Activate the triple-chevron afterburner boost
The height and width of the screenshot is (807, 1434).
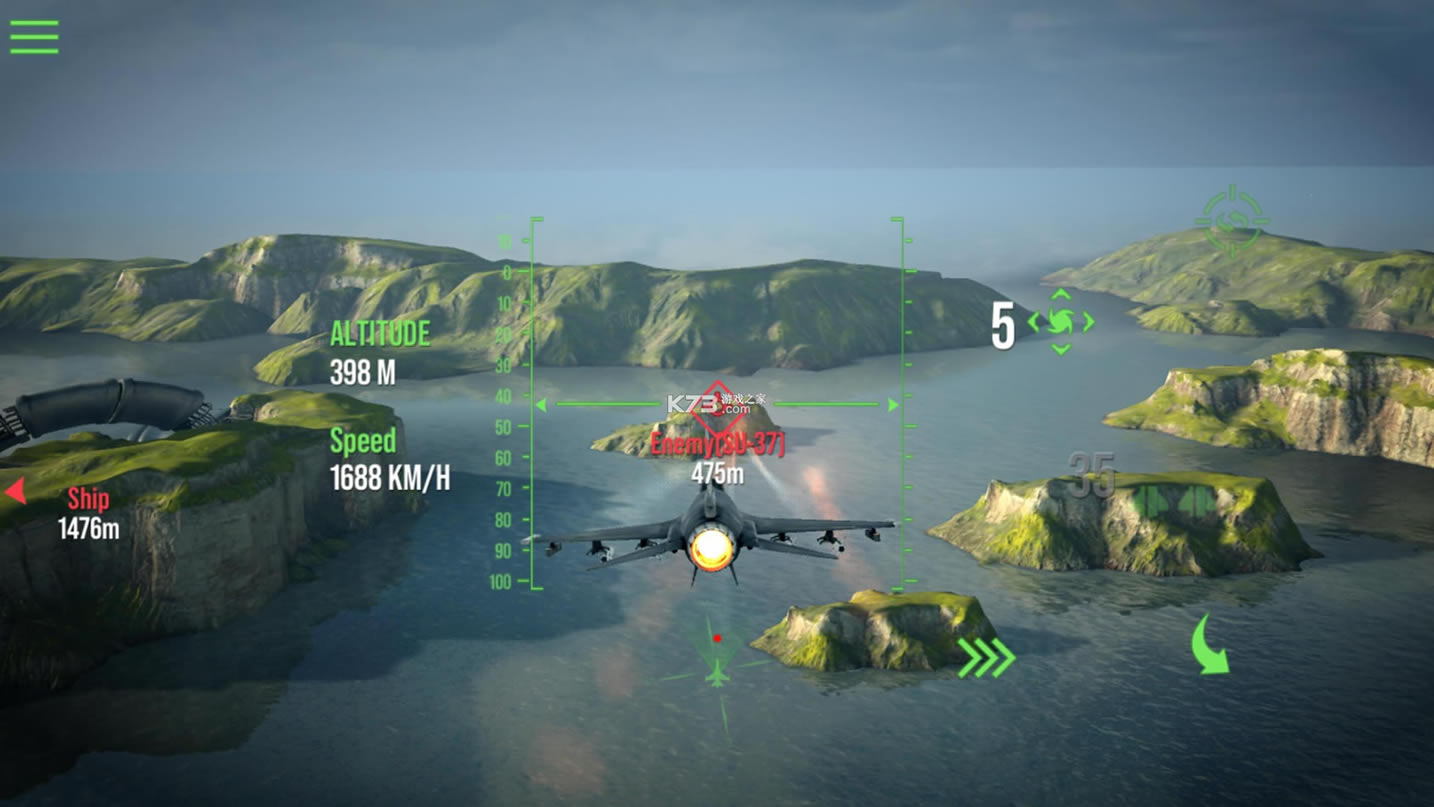987,658
